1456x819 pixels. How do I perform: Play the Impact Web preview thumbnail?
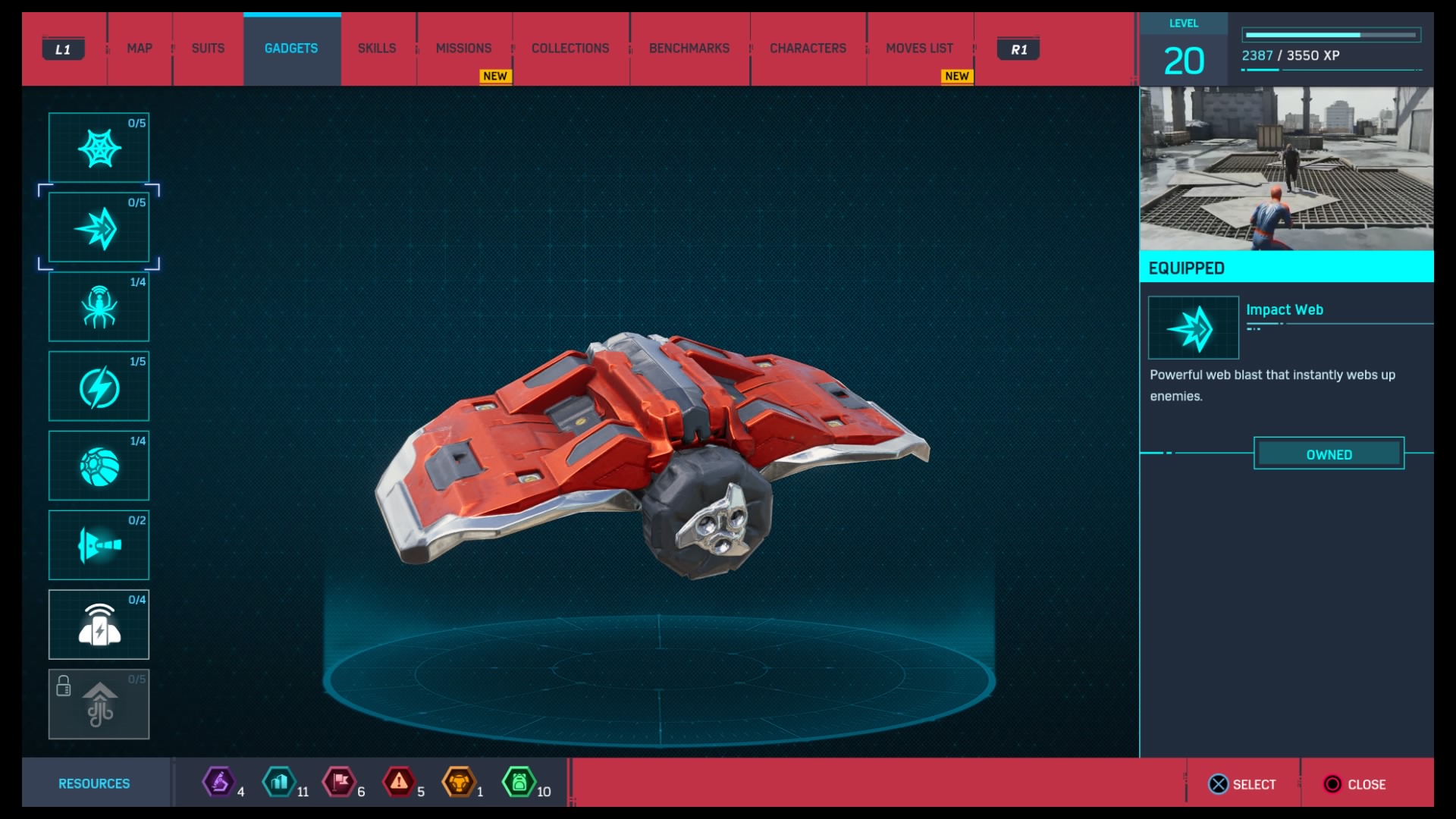tap(1286, 168)
